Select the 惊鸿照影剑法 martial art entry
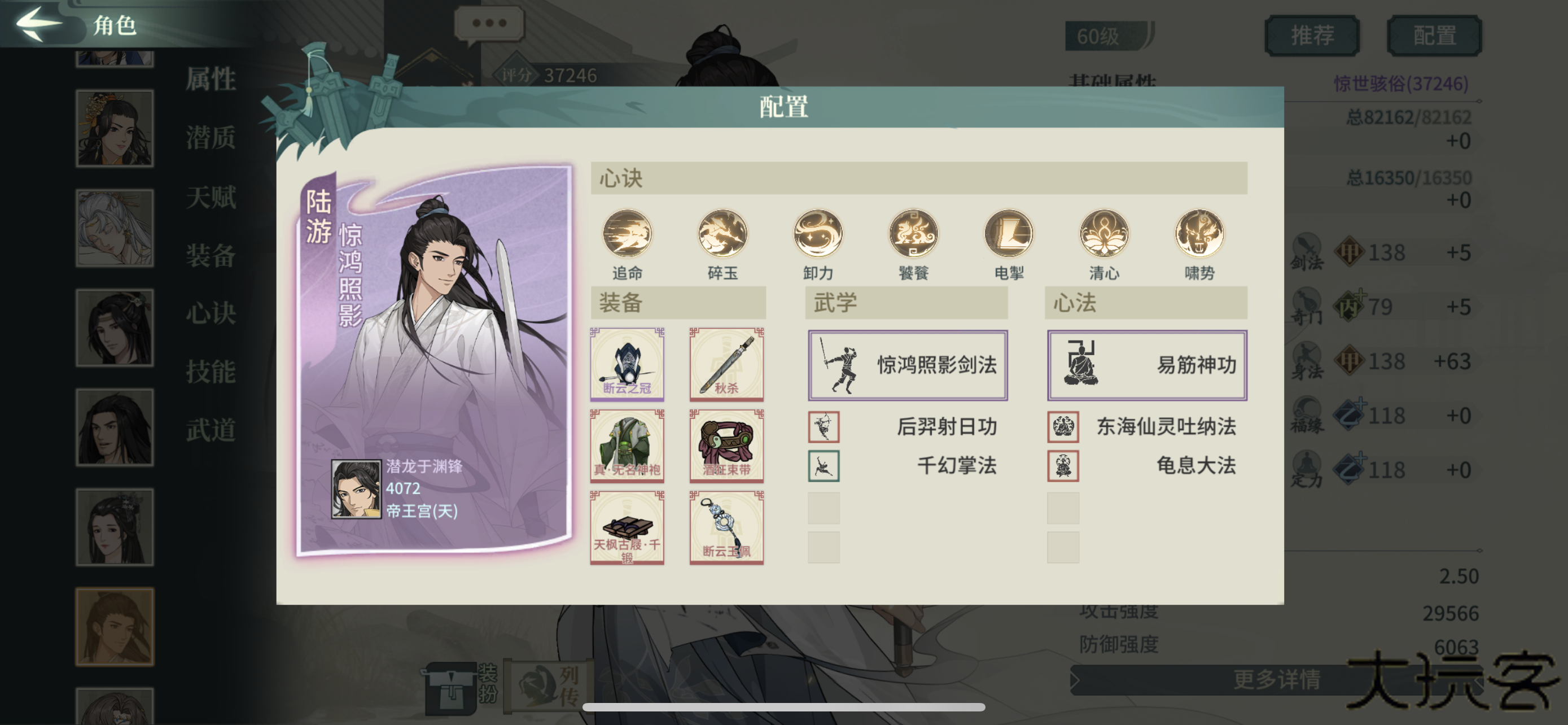Viewport: 1568px width, 725px height. pos(907,364)
